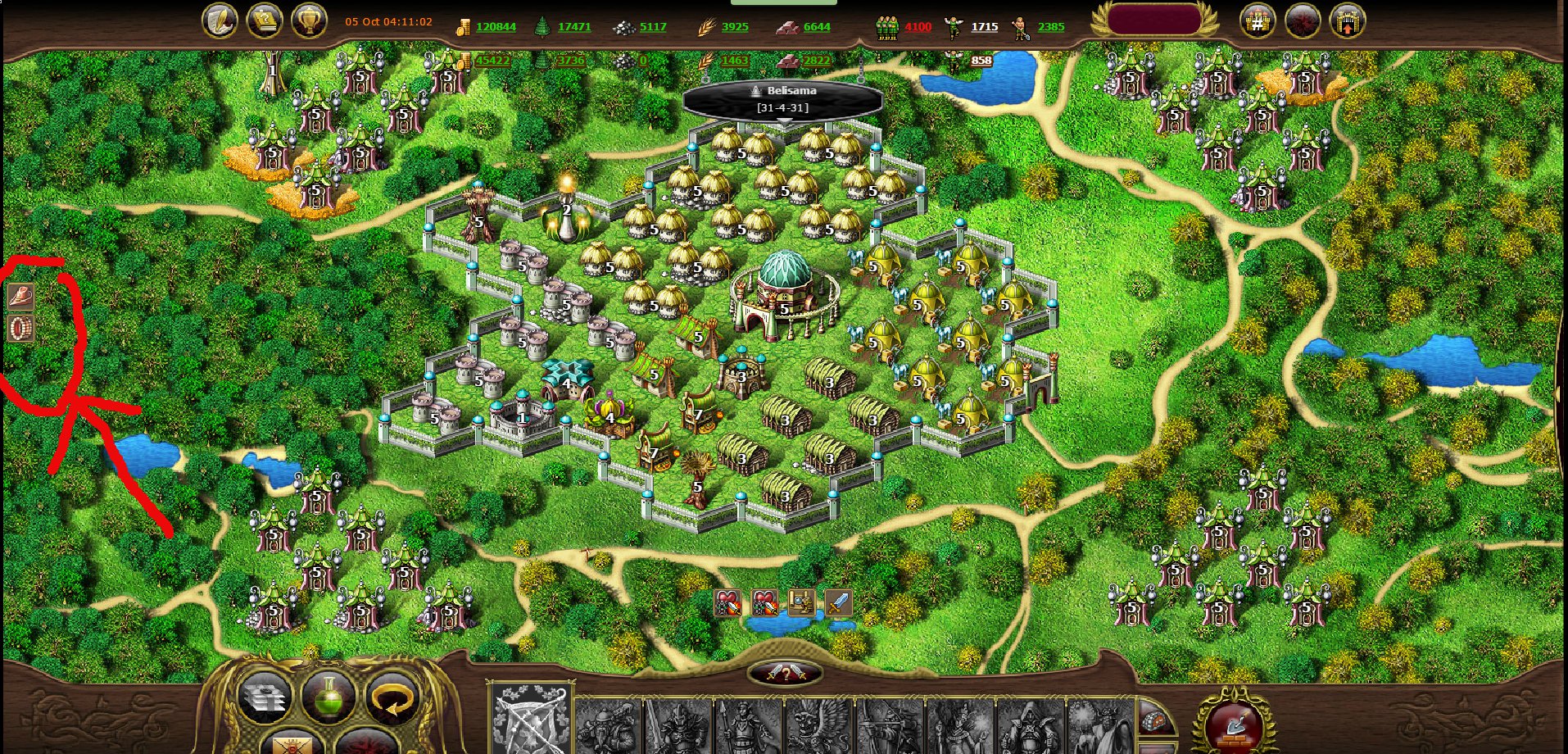Image resolution: width=1568 pixels, height=754 pixels.
Task: Open the question-mark help book
Action: point(265,20)
